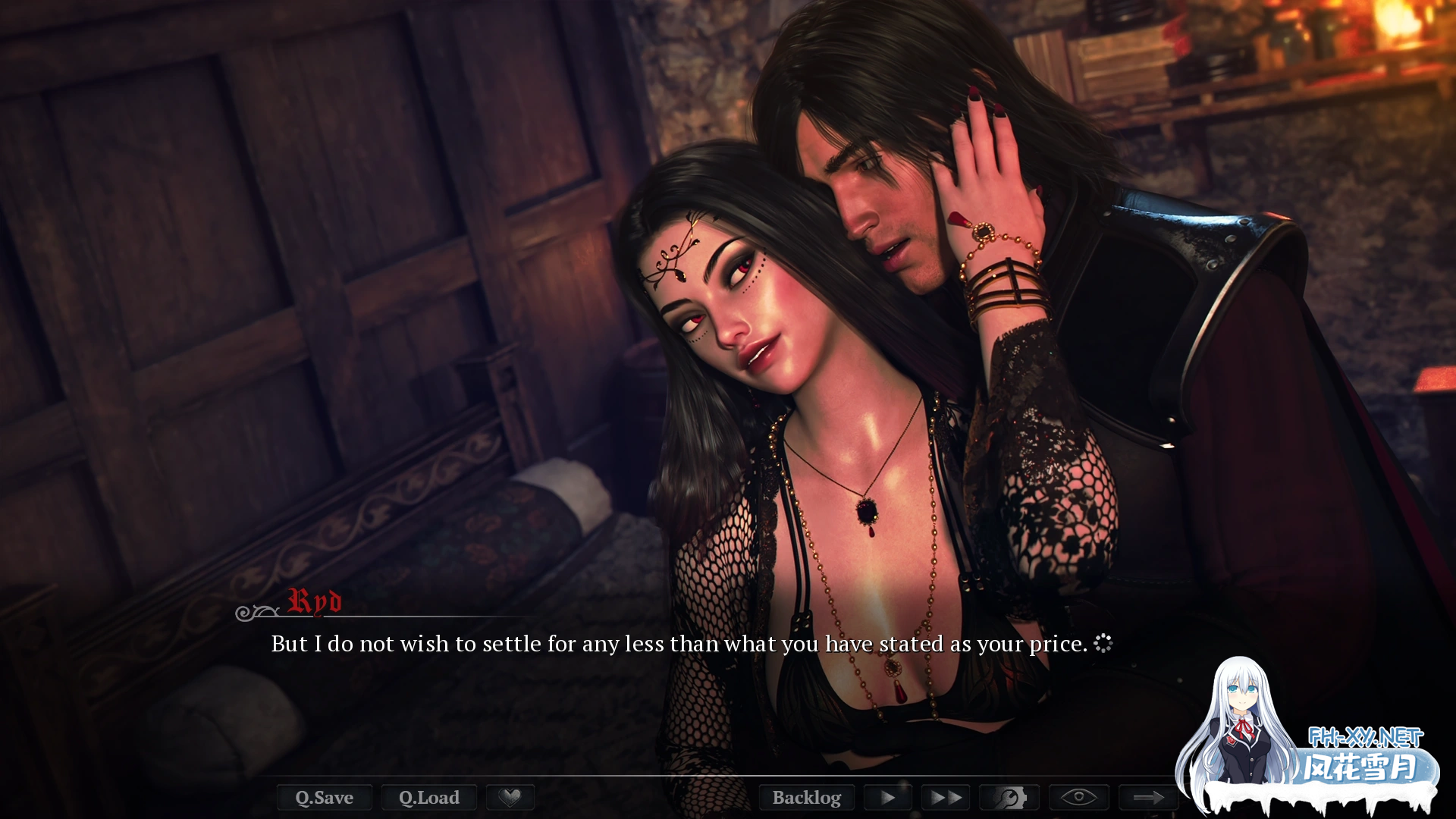Open the Backlog
The height and width of the screenshot is (819, 1456).
[x=806, y=798]
